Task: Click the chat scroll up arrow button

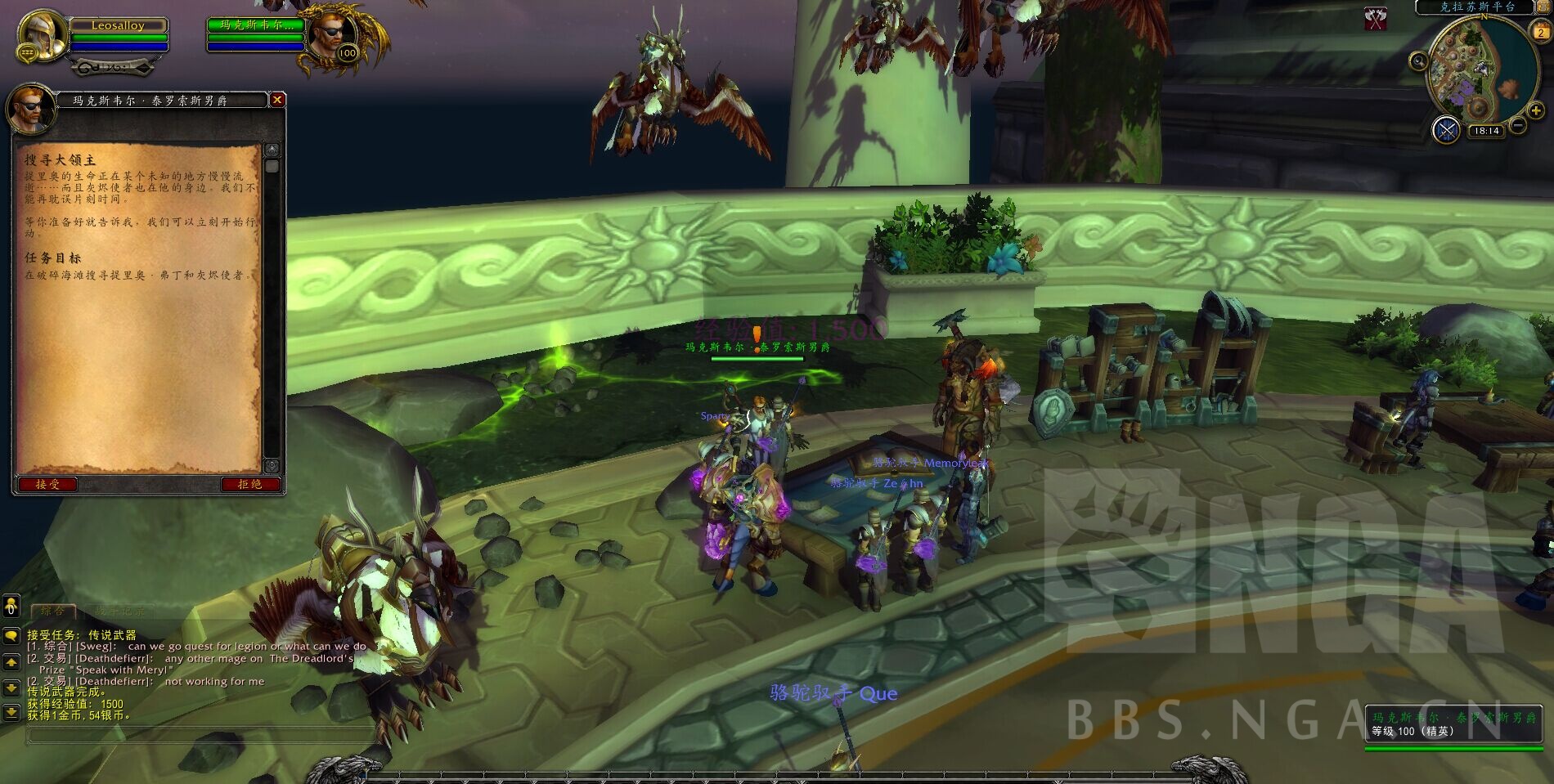Action: pos(11,661)
